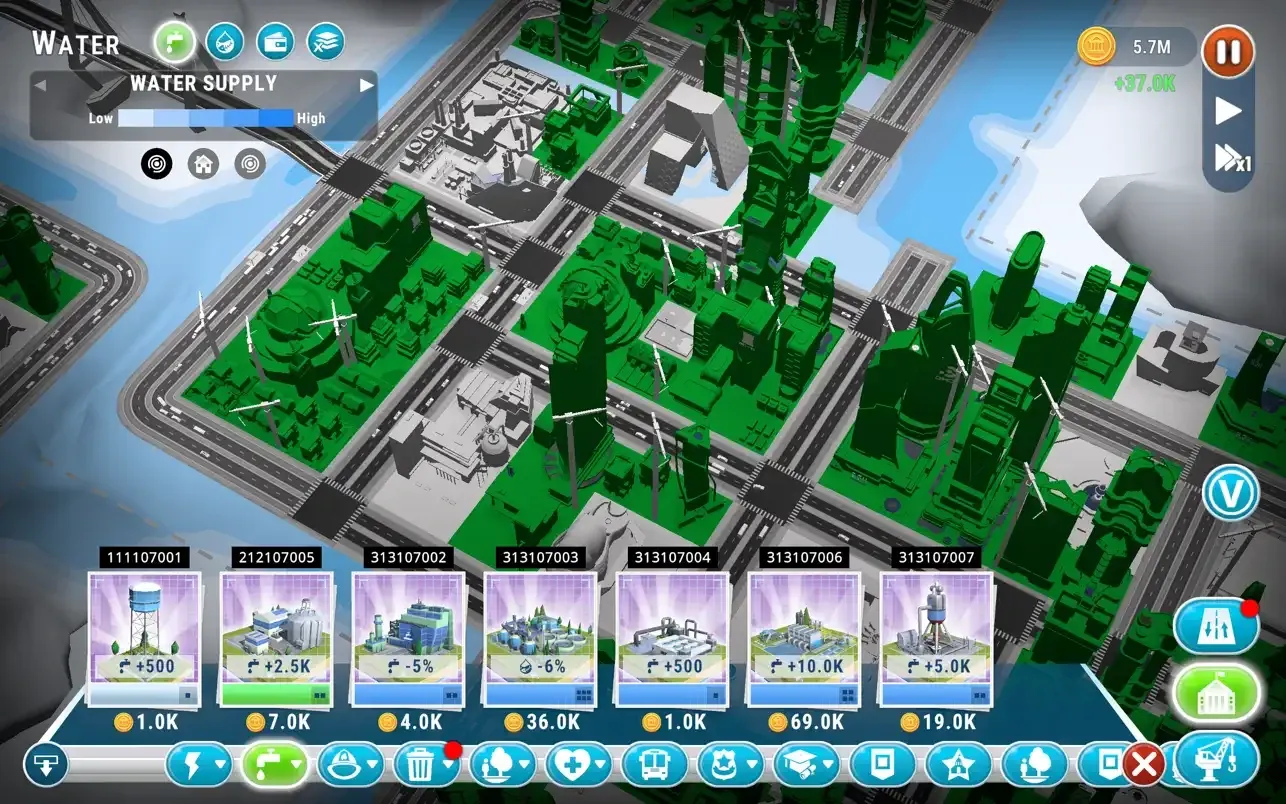Pause the game simulation

pos(1228,52)
